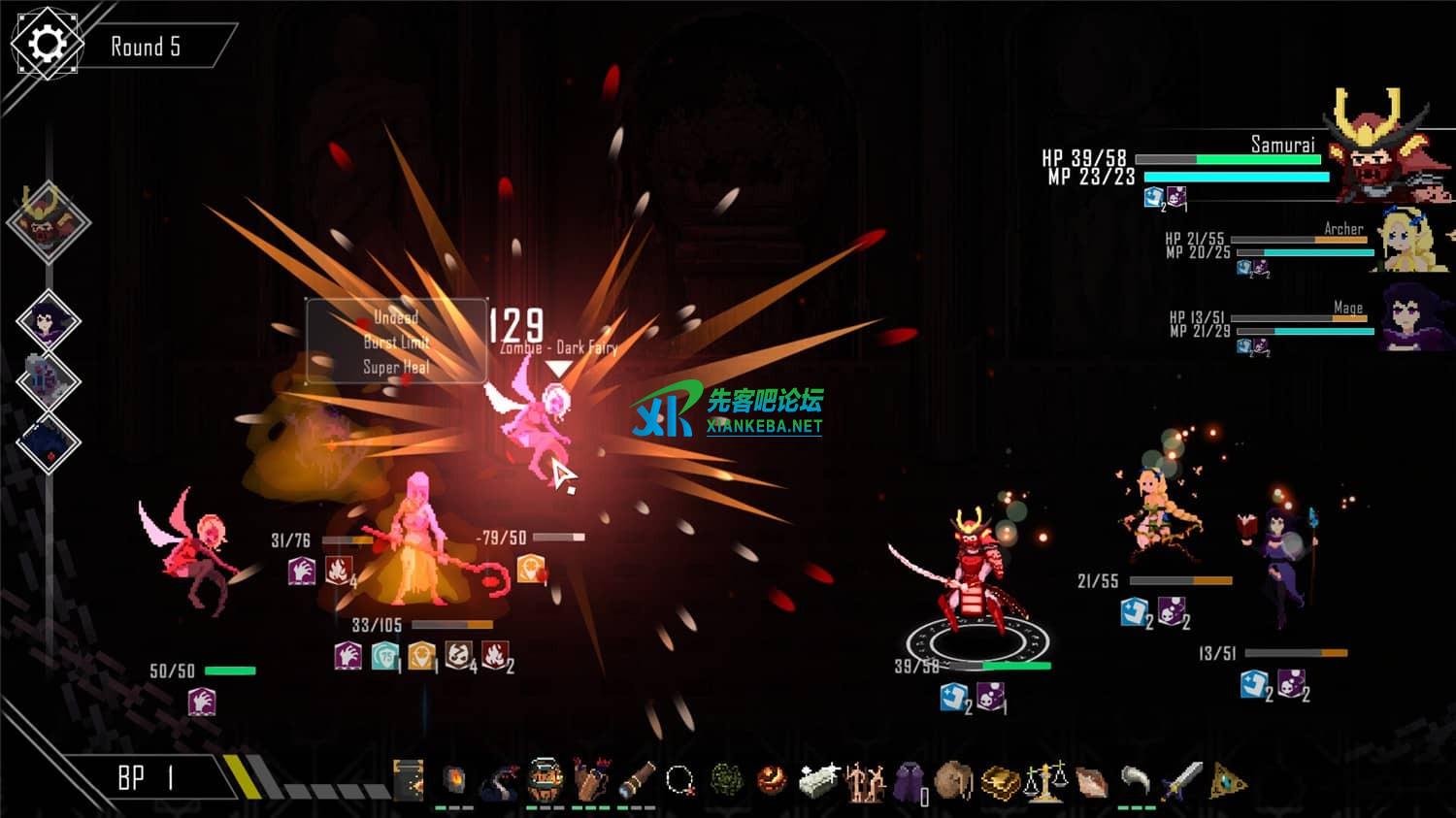Select the purple cloak item
The width and height of the screenshot is (1456, 818).
pyautogui.click(x=910, y=779)
